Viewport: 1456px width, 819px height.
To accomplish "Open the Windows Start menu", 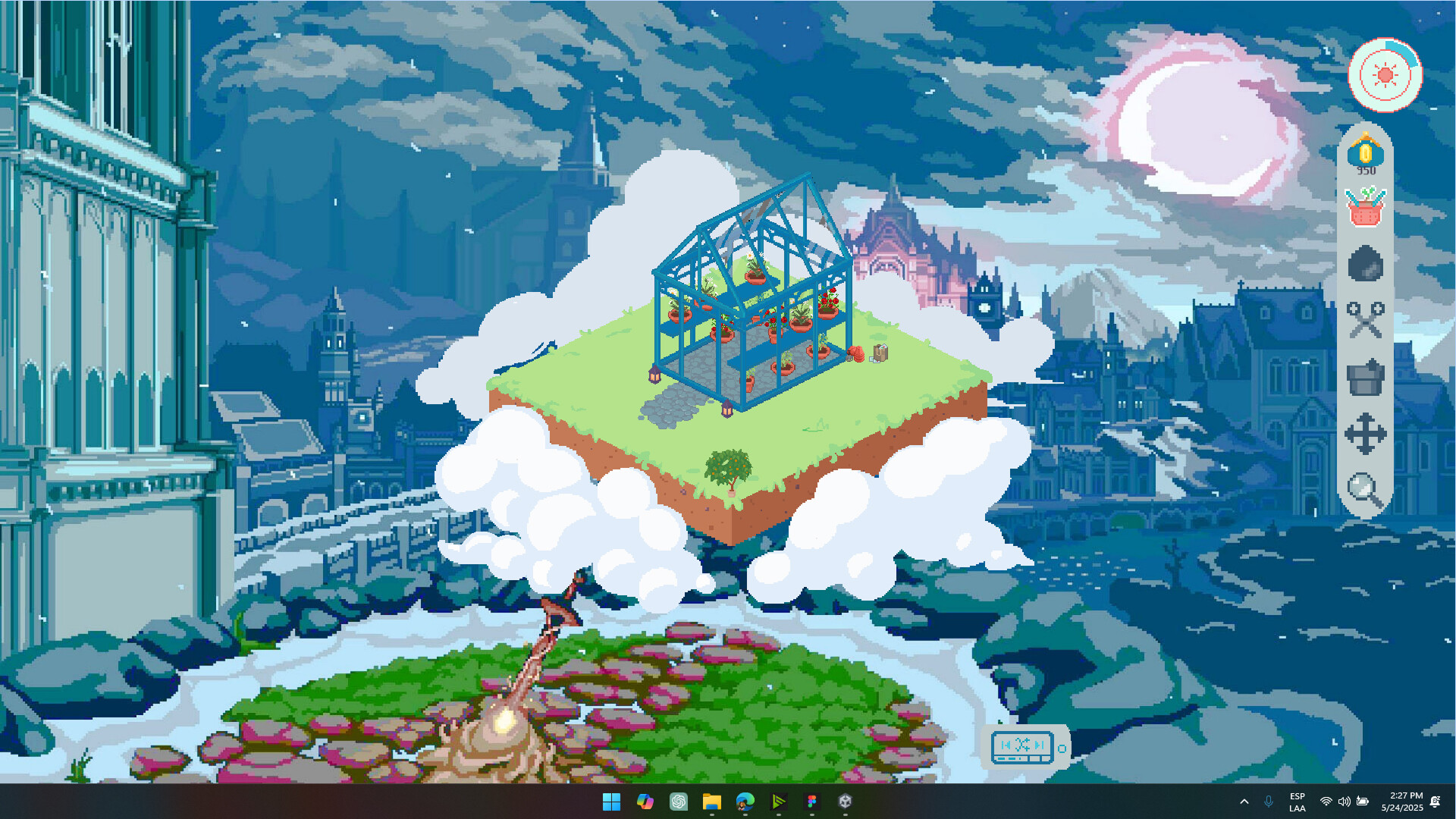I will (x=612, y=802).
